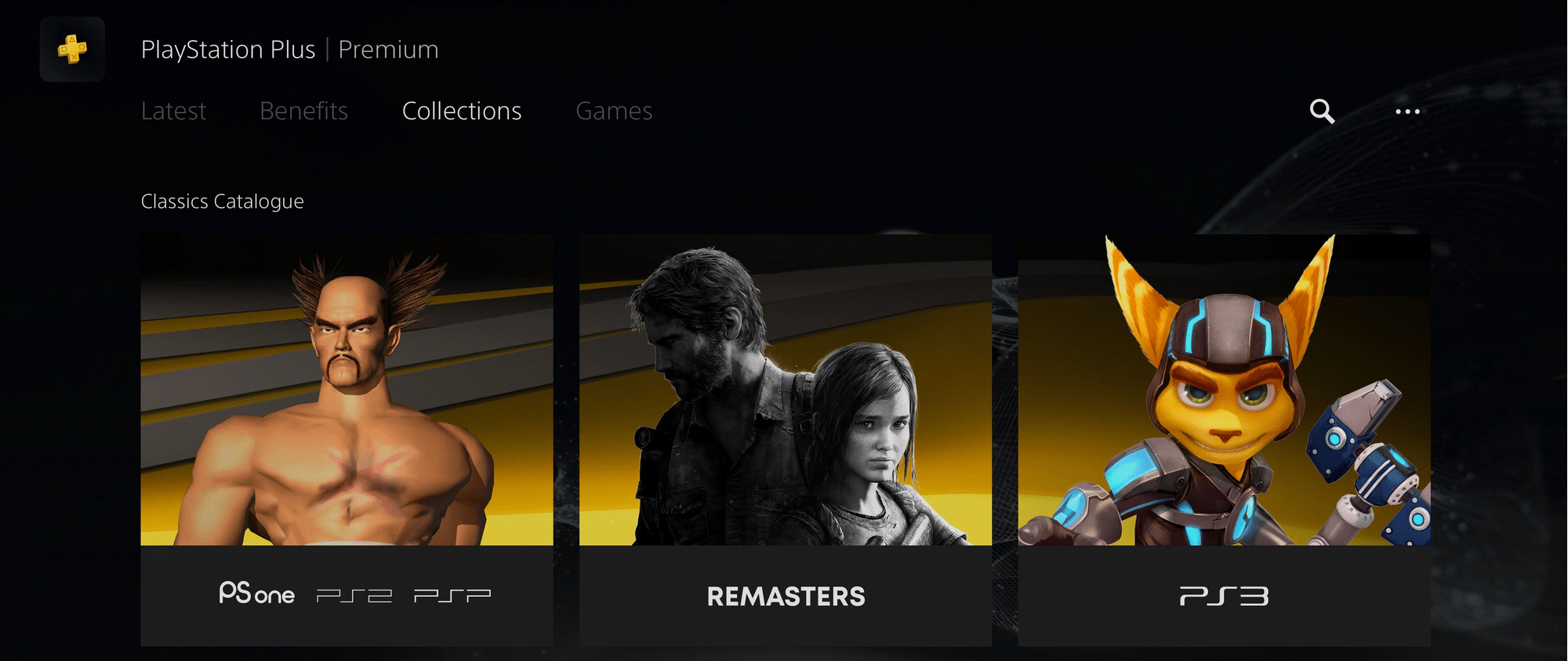Click the PlayStation Plus title text

228,49
